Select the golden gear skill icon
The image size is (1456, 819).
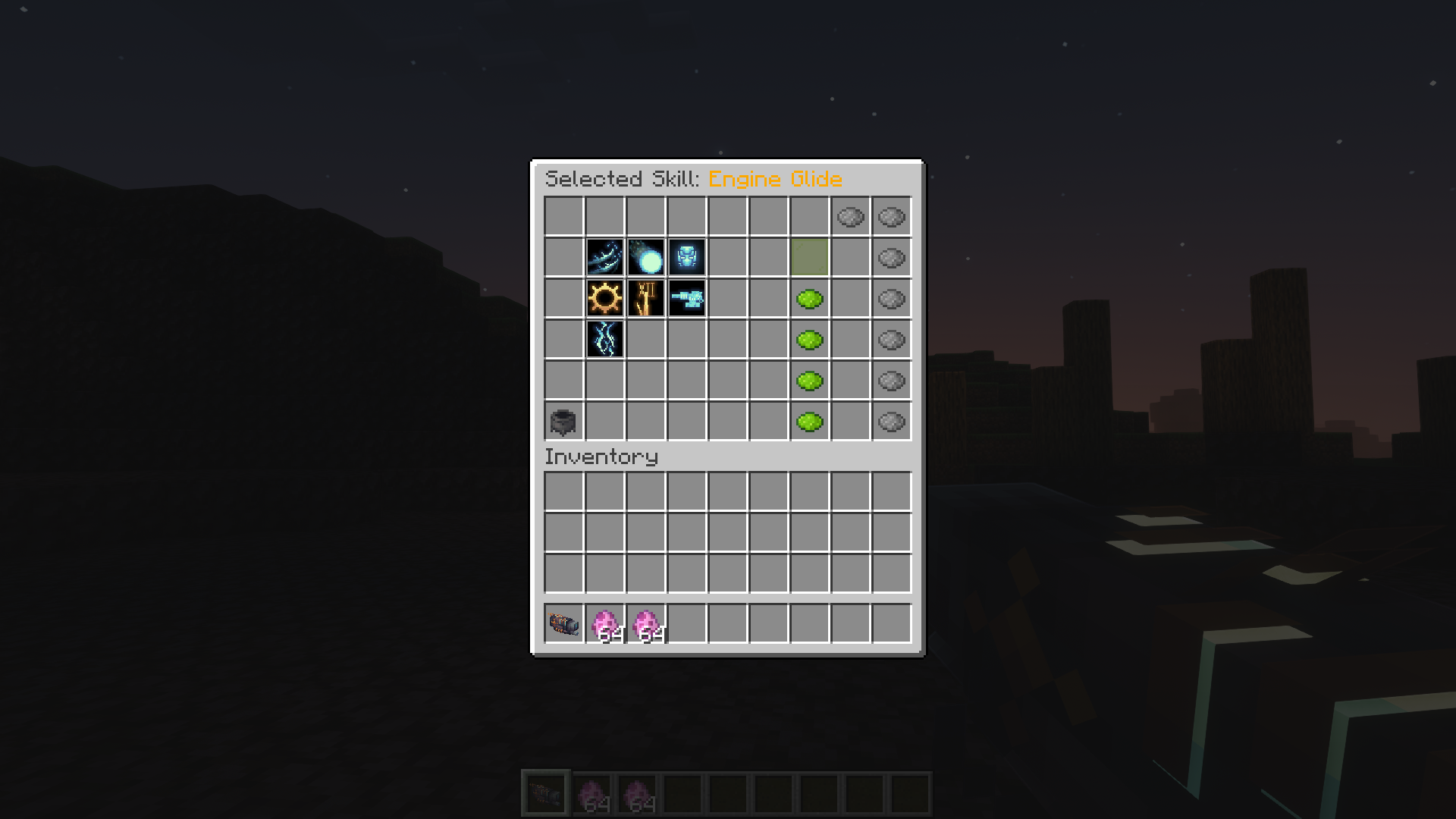point(604,299)
